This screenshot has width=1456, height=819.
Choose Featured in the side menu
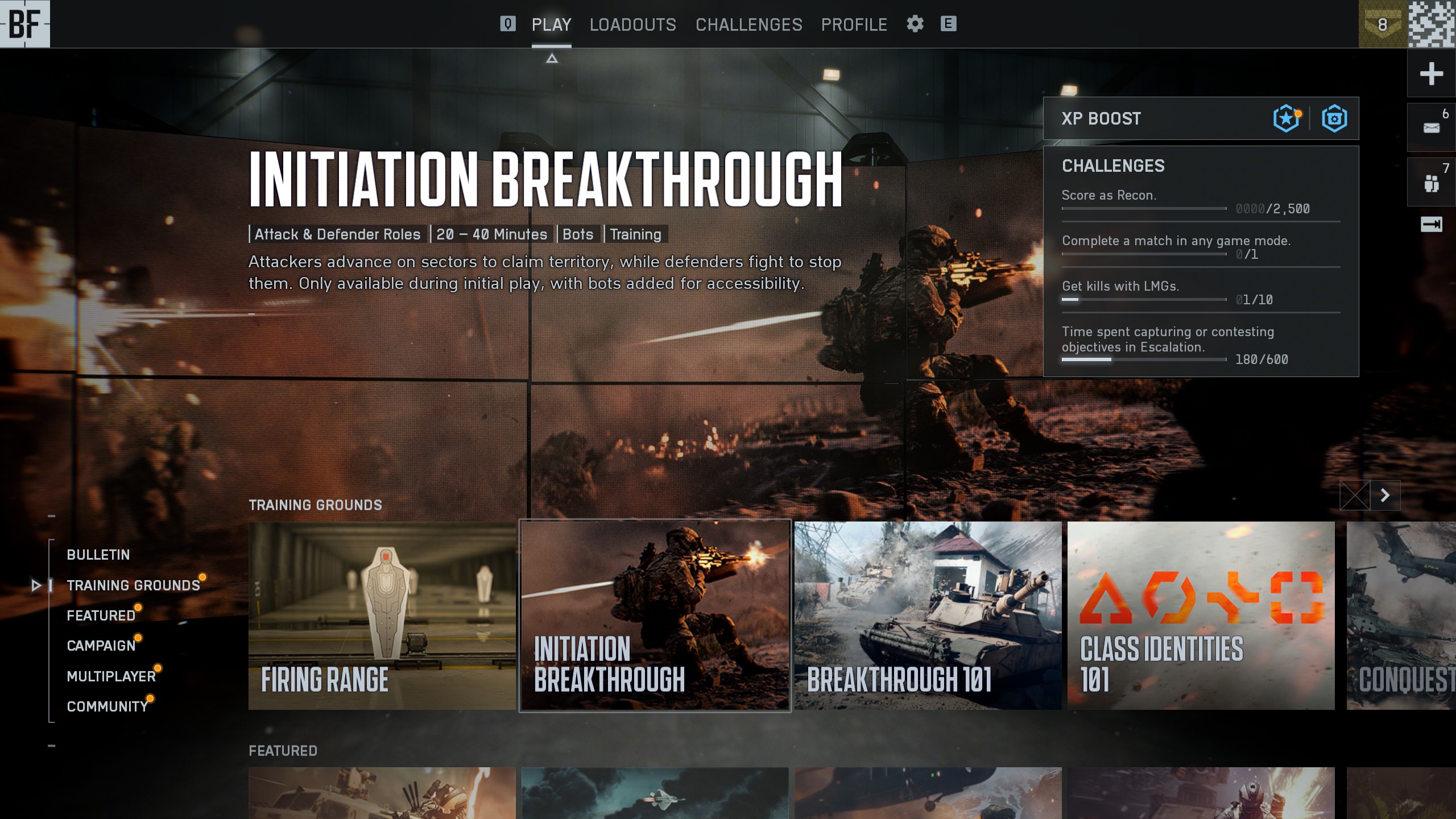[x=101, y=615]
